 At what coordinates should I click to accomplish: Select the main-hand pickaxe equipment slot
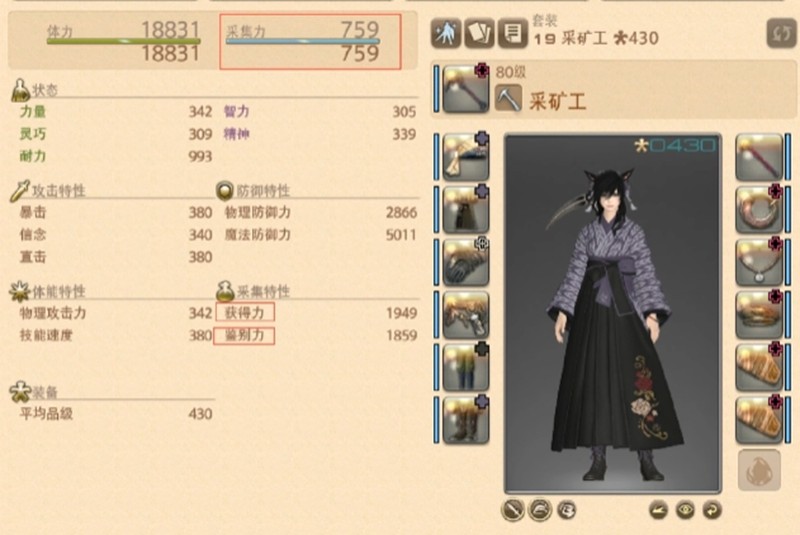click(465, 89)
